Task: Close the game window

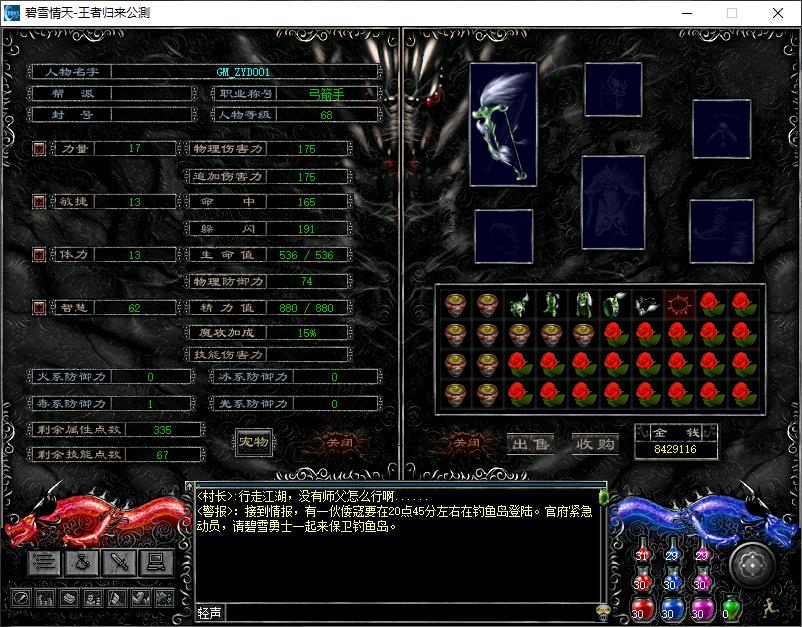Action: 777,13
